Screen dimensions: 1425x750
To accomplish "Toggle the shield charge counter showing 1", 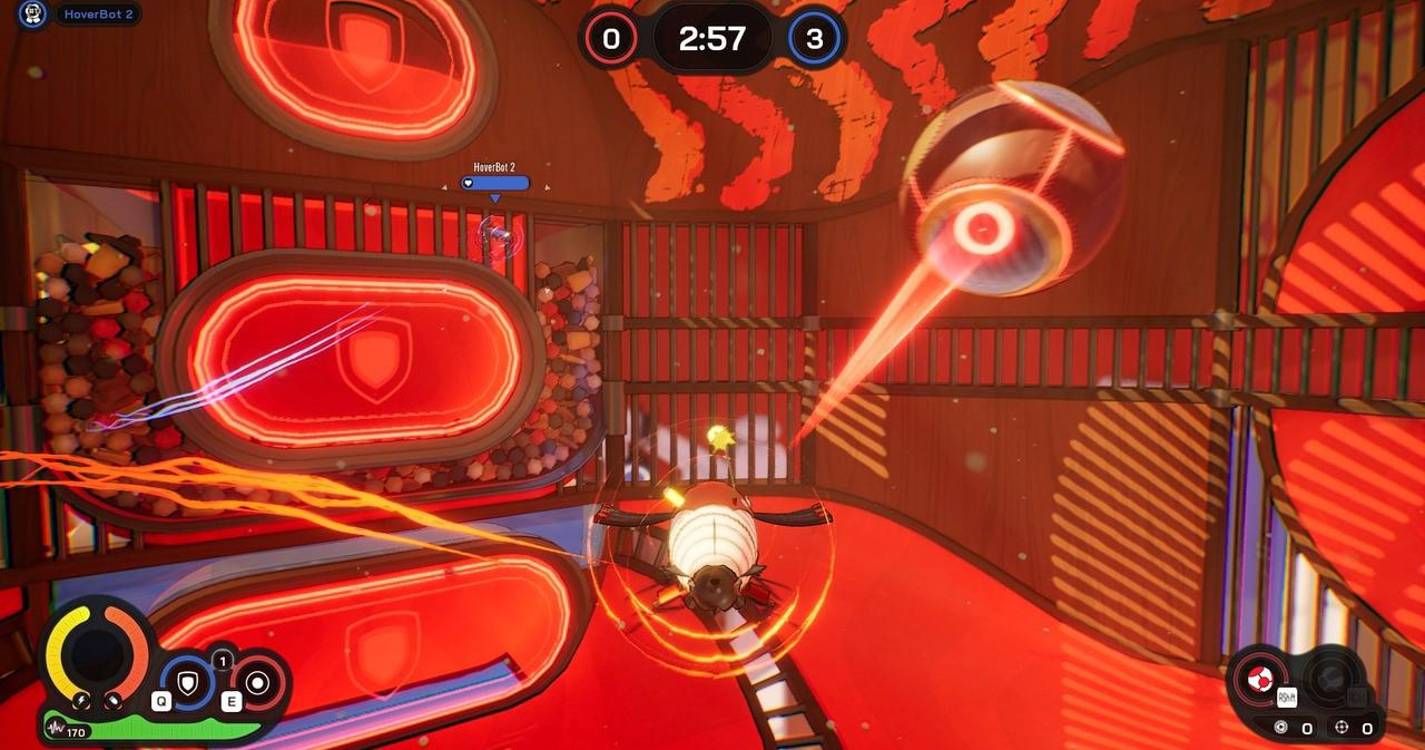I will coord(222,661).
